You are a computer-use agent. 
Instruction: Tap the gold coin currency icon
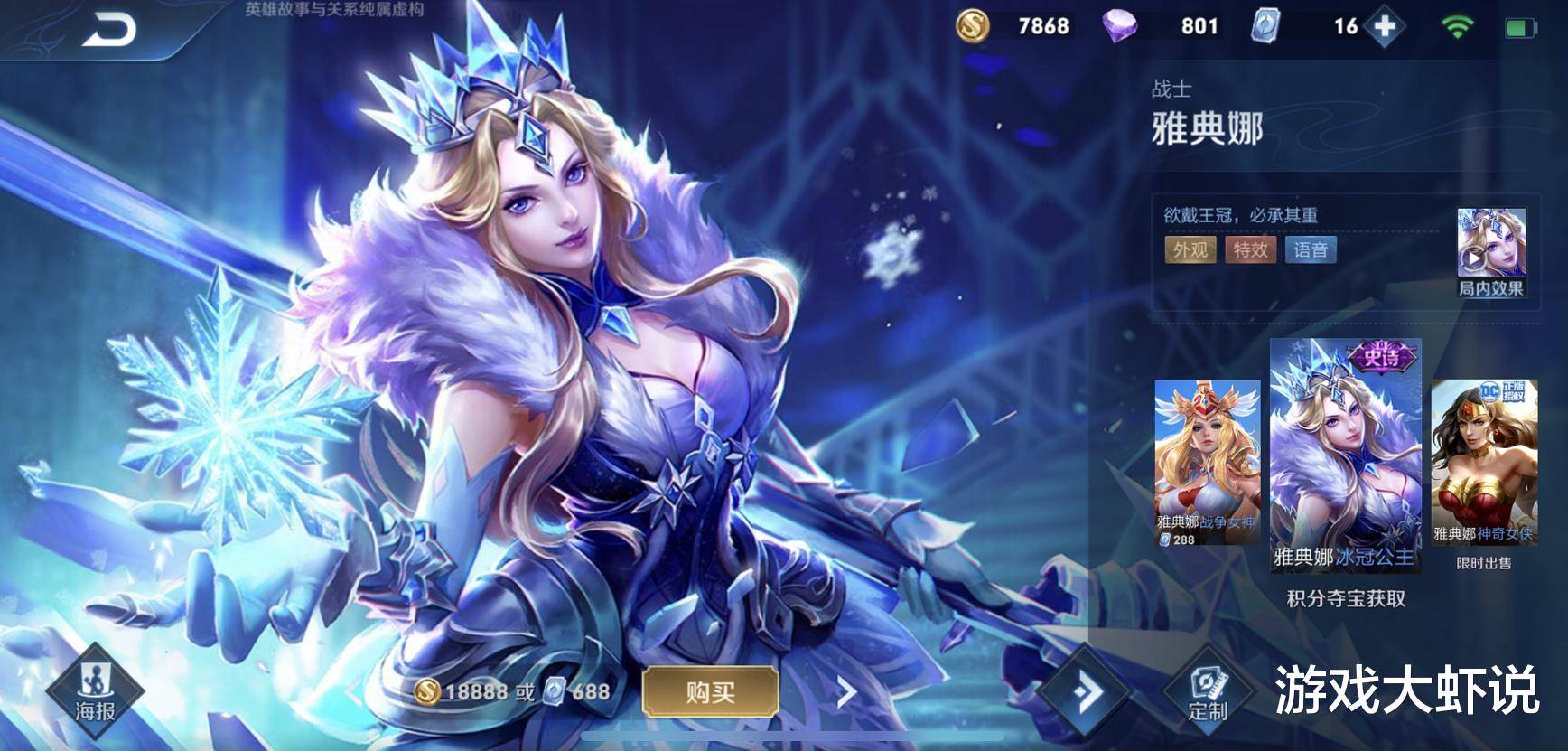[973, 26]
